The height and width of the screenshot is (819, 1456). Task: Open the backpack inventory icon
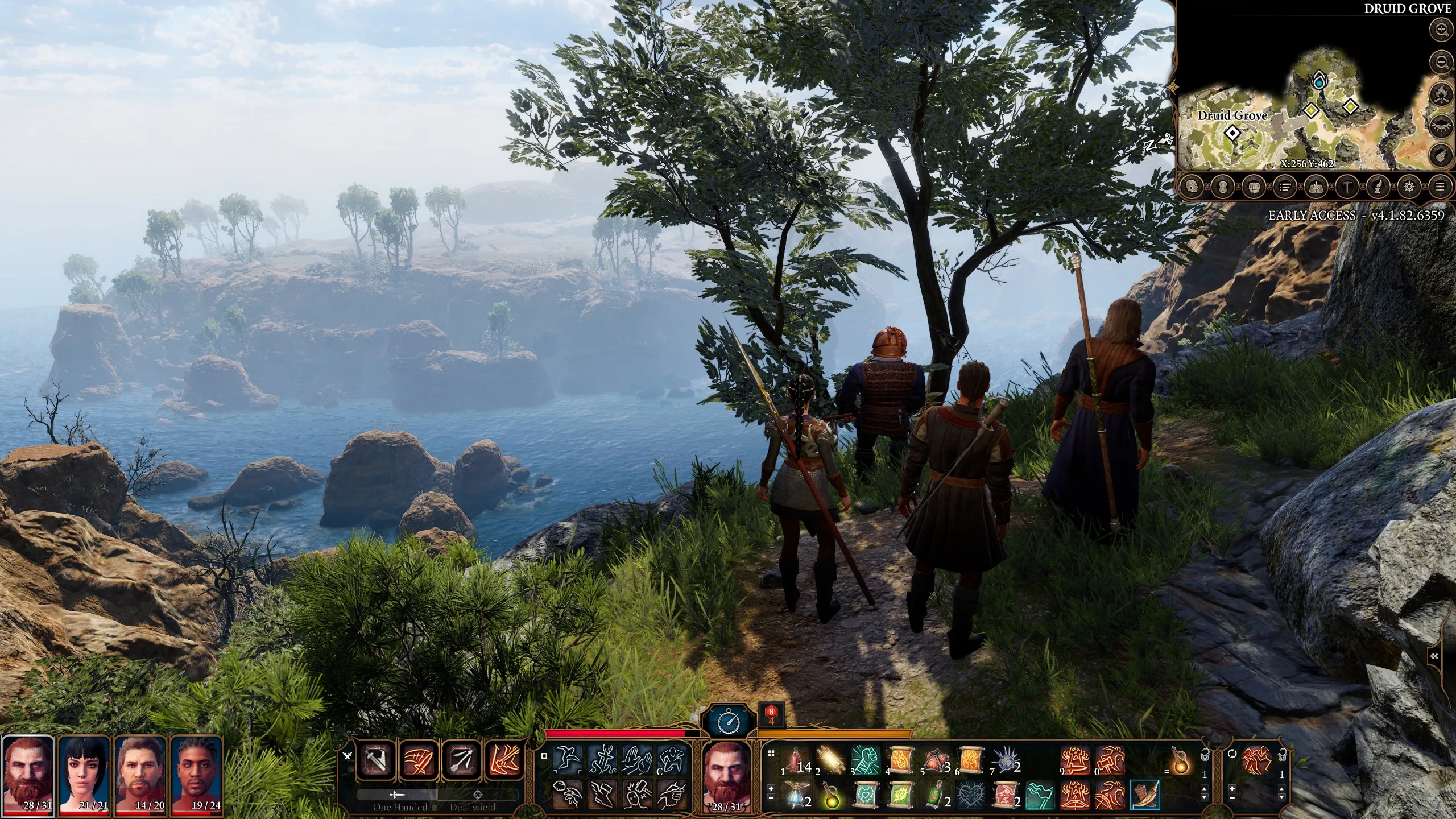coord(1254,186)
